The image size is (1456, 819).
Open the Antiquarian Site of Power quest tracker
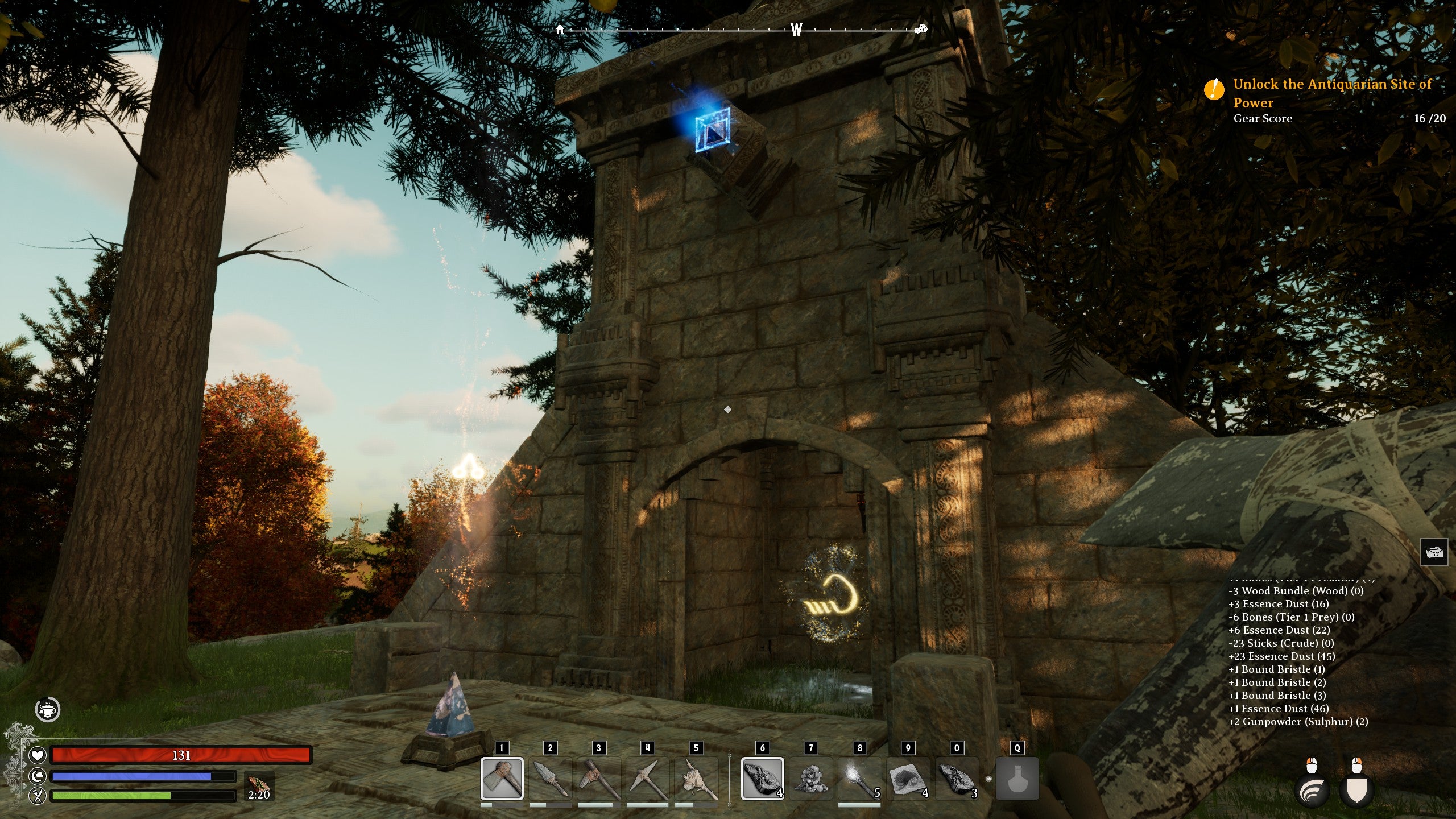coord(1331,93)
